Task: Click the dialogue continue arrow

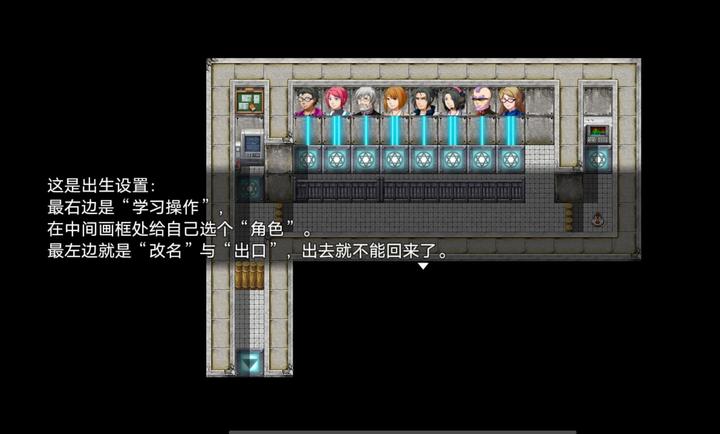Action: pos(423,267)
